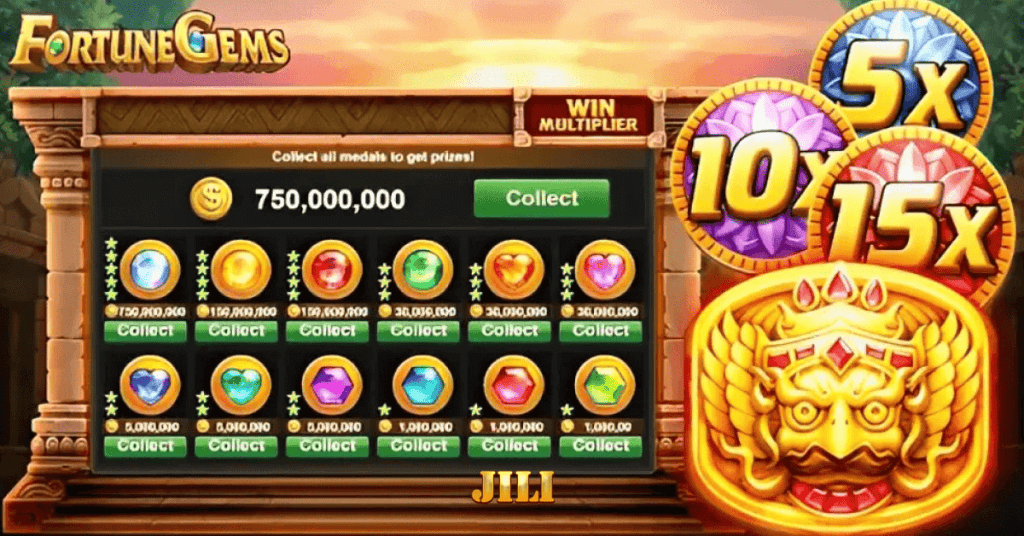This screenshot has height=536, width=1024.
Task: Collect the red hexagon medal prize
Action: (510, 446)
